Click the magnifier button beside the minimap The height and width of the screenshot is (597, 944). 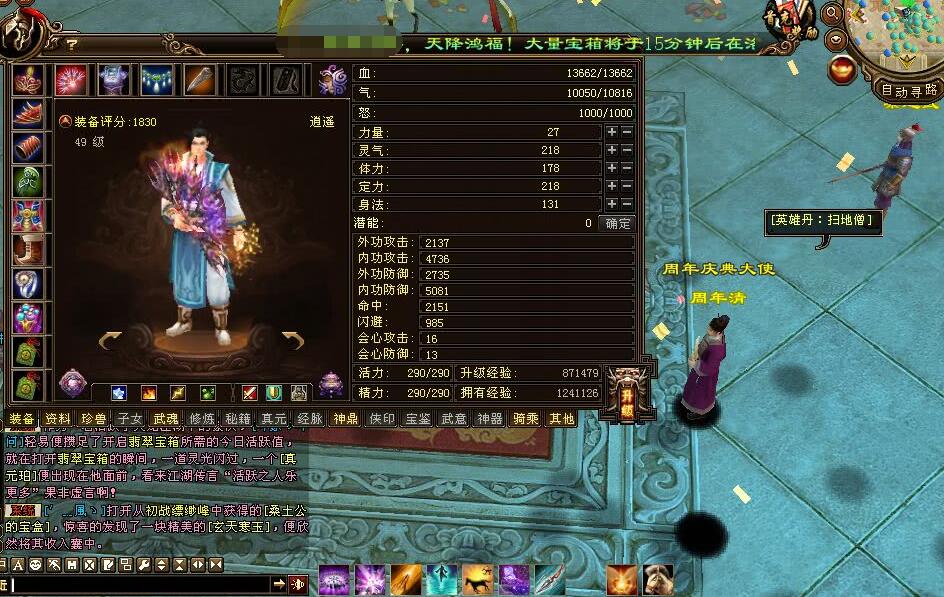point(832,13)
